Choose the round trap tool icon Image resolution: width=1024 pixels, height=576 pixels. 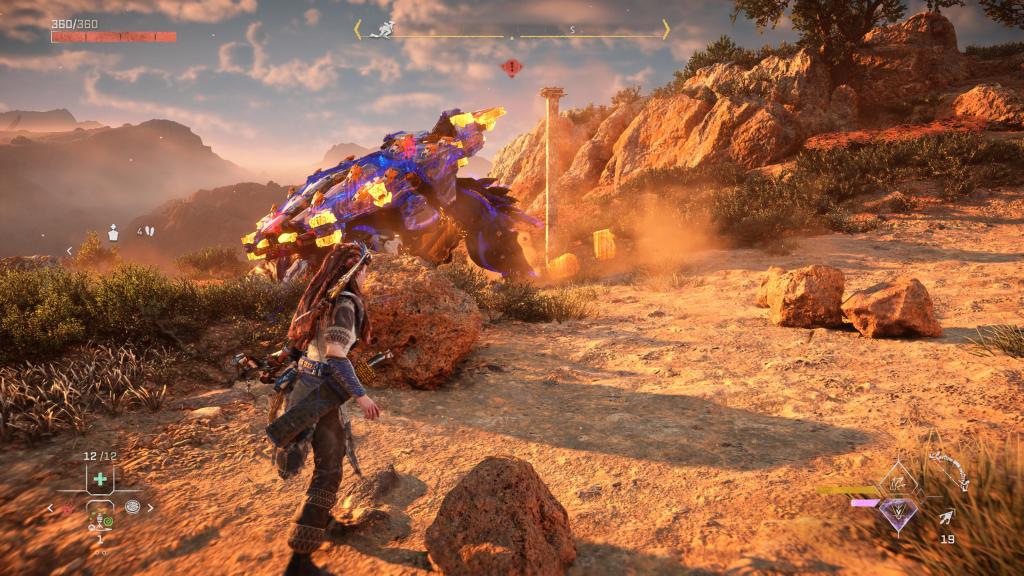pos(132,507)
